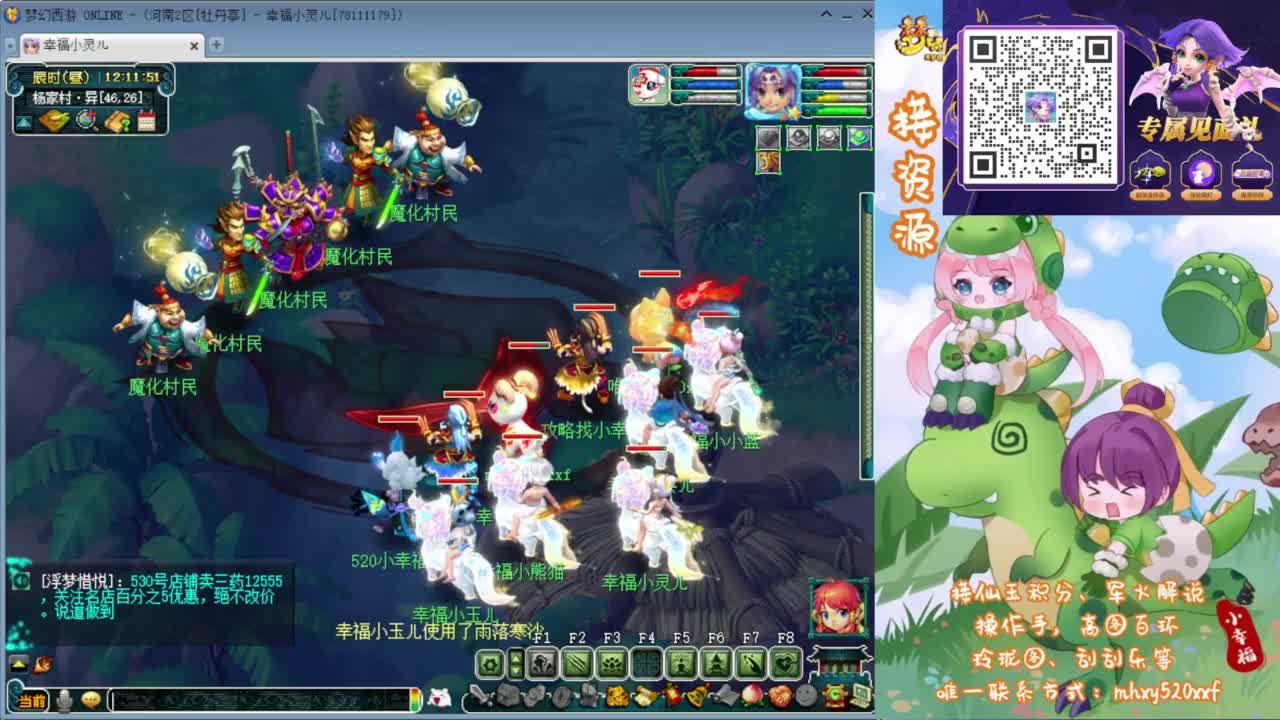Collapse the time panel with the triangle arrow
Viewport: 1280px width, 720px height.
click(23, 121)
